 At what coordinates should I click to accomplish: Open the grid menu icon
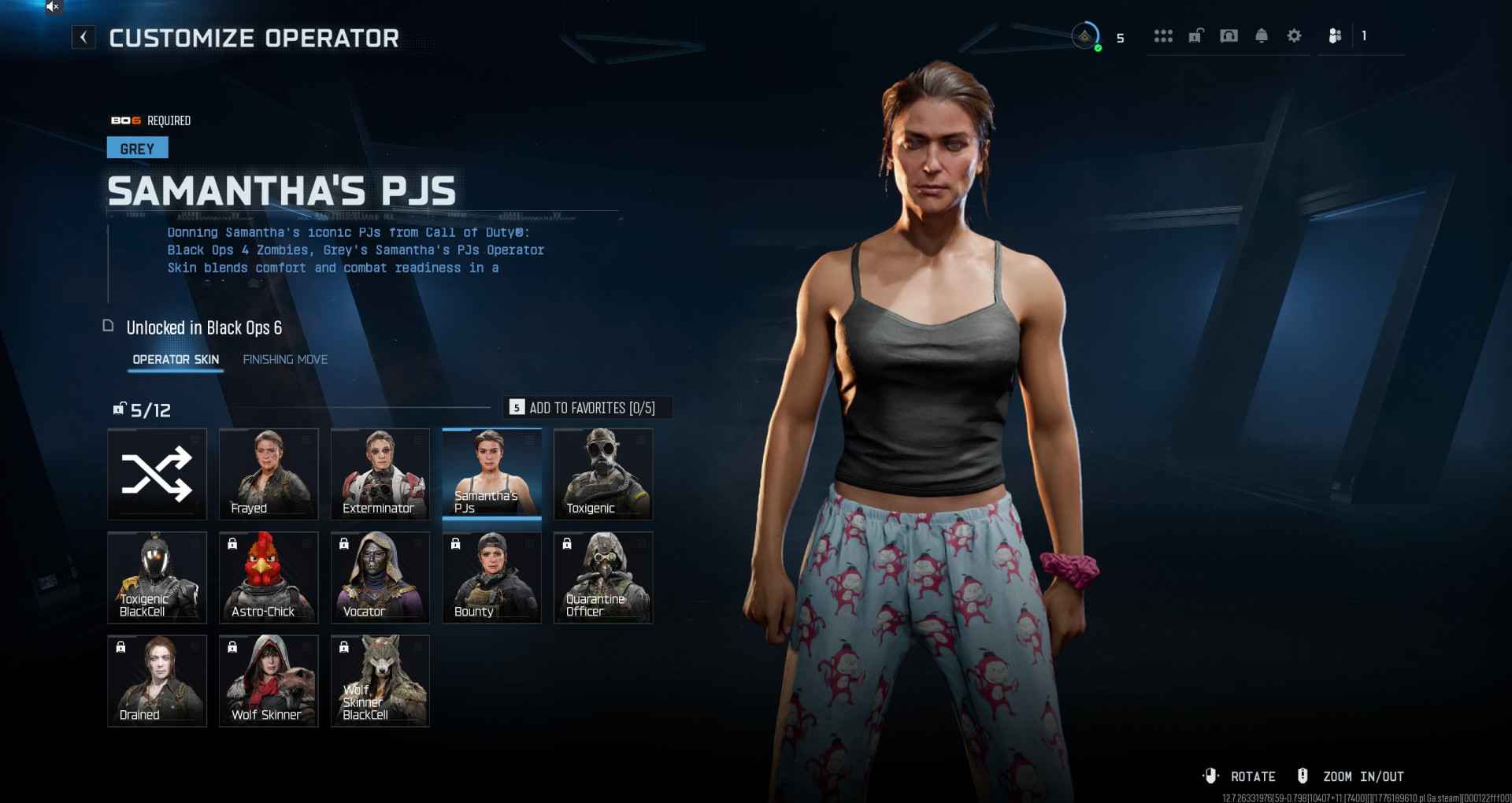click(1163, 36)
